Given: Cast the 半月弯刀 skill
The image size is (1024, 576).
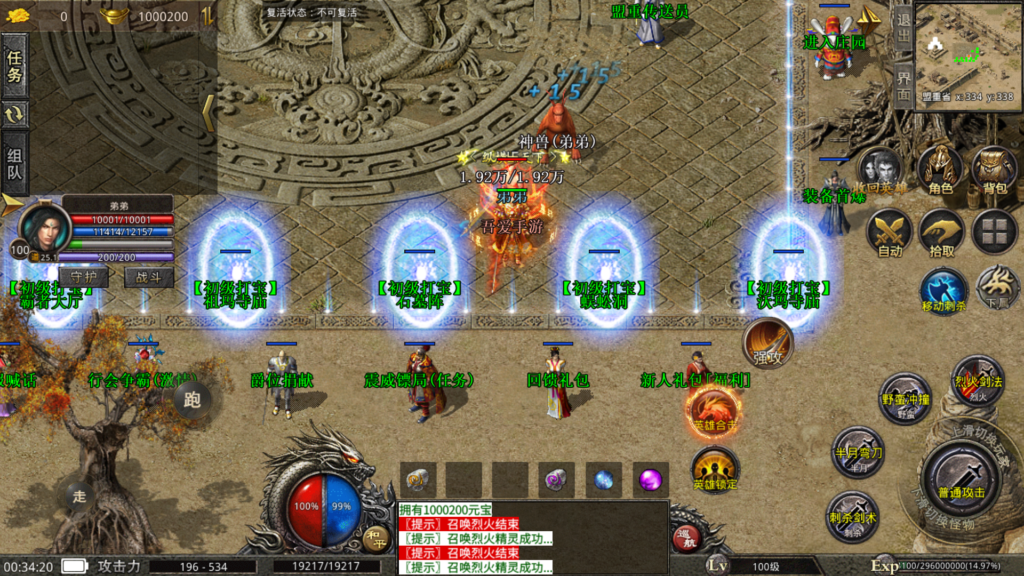Looking at the screenshot, I should pyautogui.click(x=858, y=451).
